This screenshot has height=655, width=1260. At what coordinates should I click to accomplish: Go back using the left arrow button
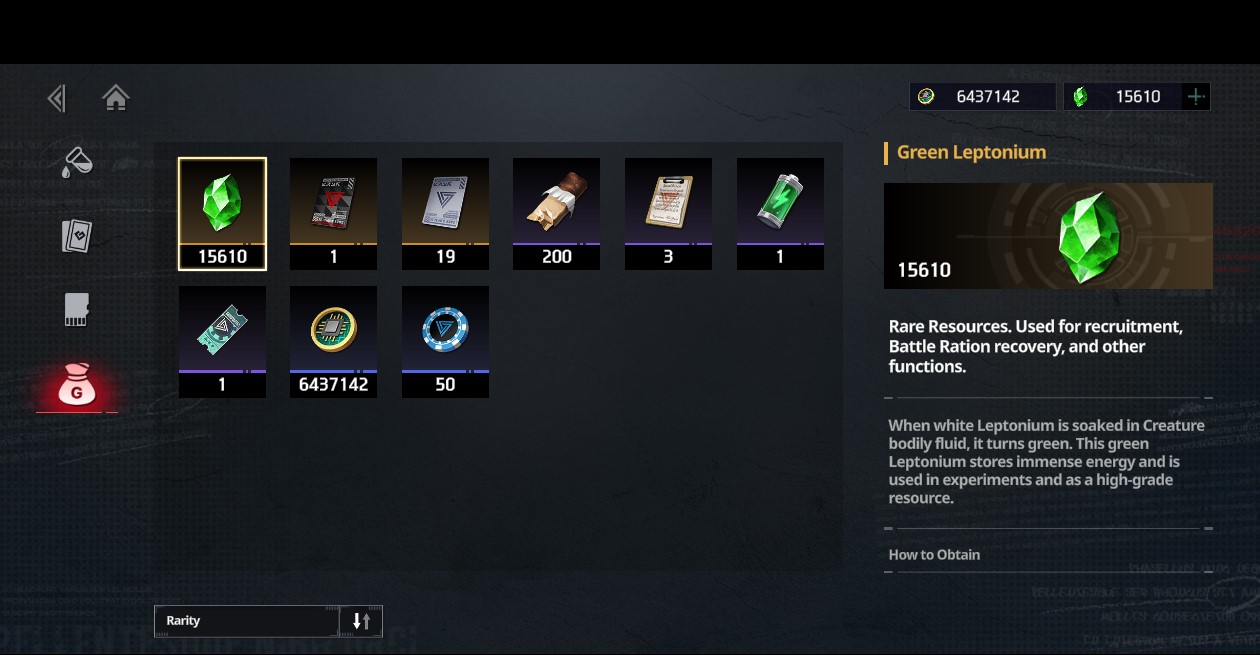click(57, 98)
